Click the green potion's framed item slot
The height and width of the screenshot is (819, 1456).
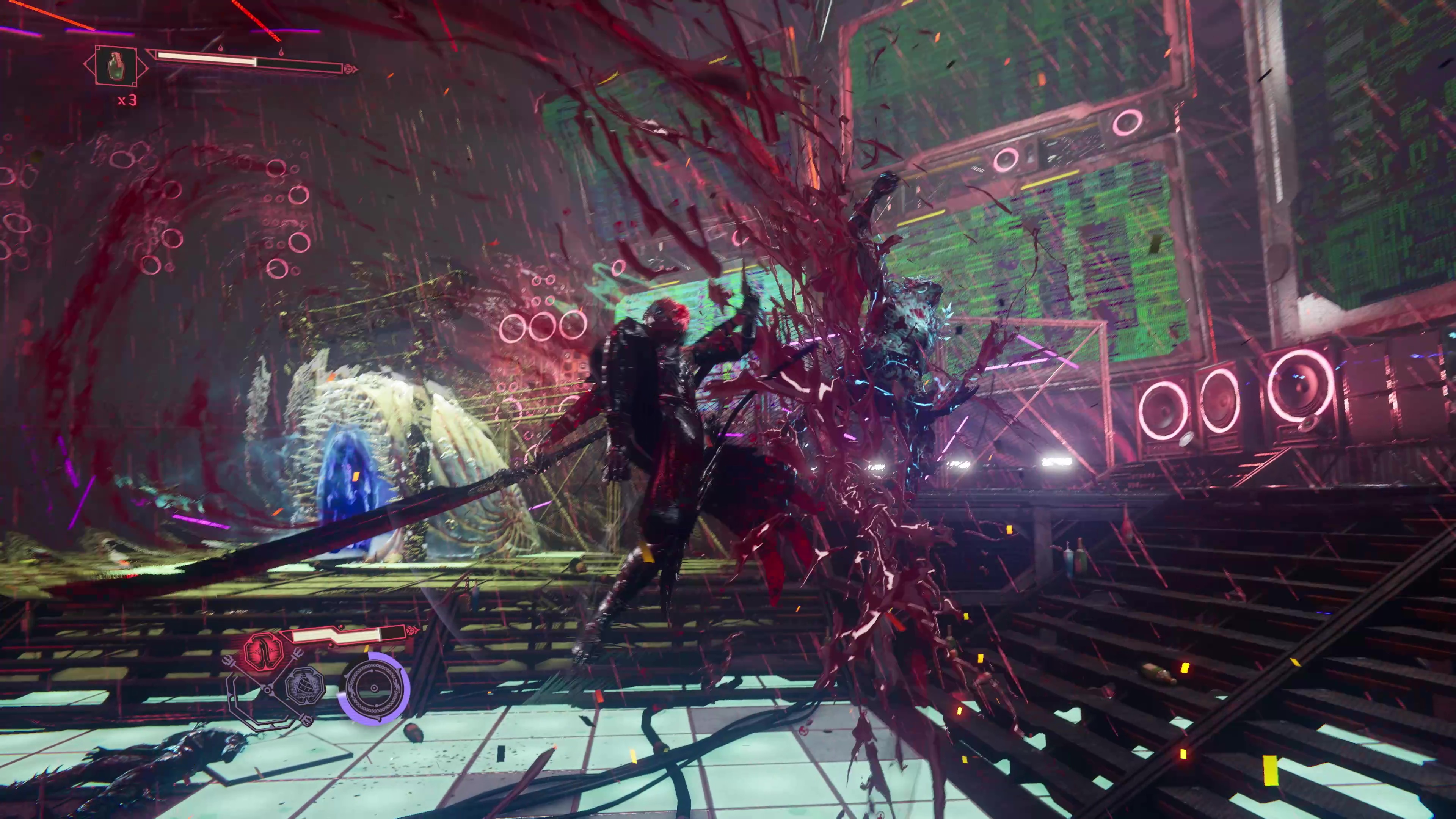coord(116,67)
